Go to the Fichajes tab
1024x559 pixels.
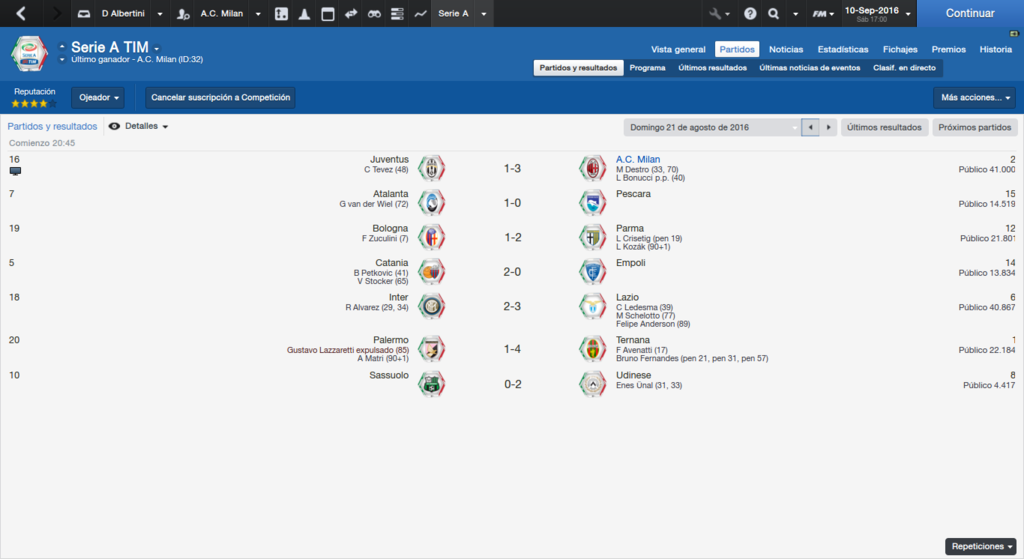point(900,49)
